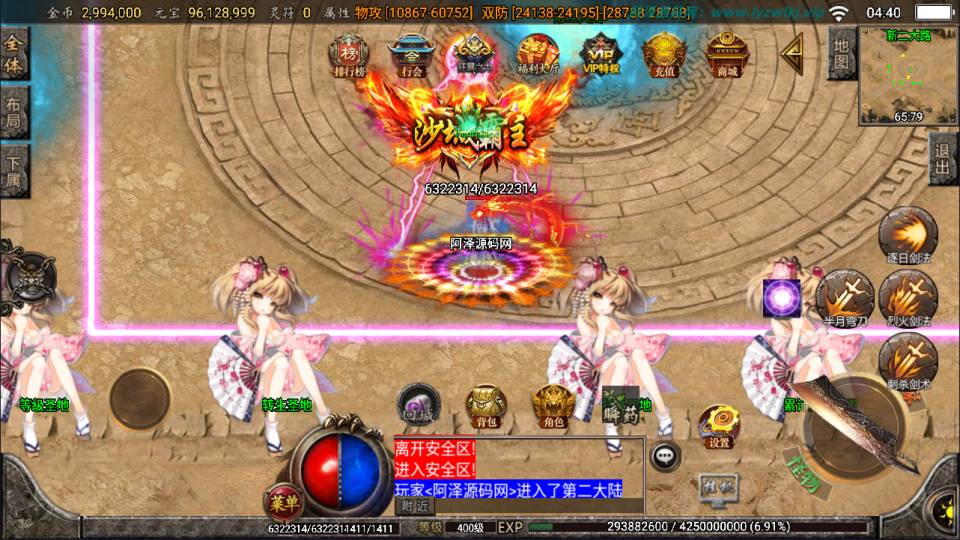Activate the 逐日剑法 skill

click(x=907, y=236)
